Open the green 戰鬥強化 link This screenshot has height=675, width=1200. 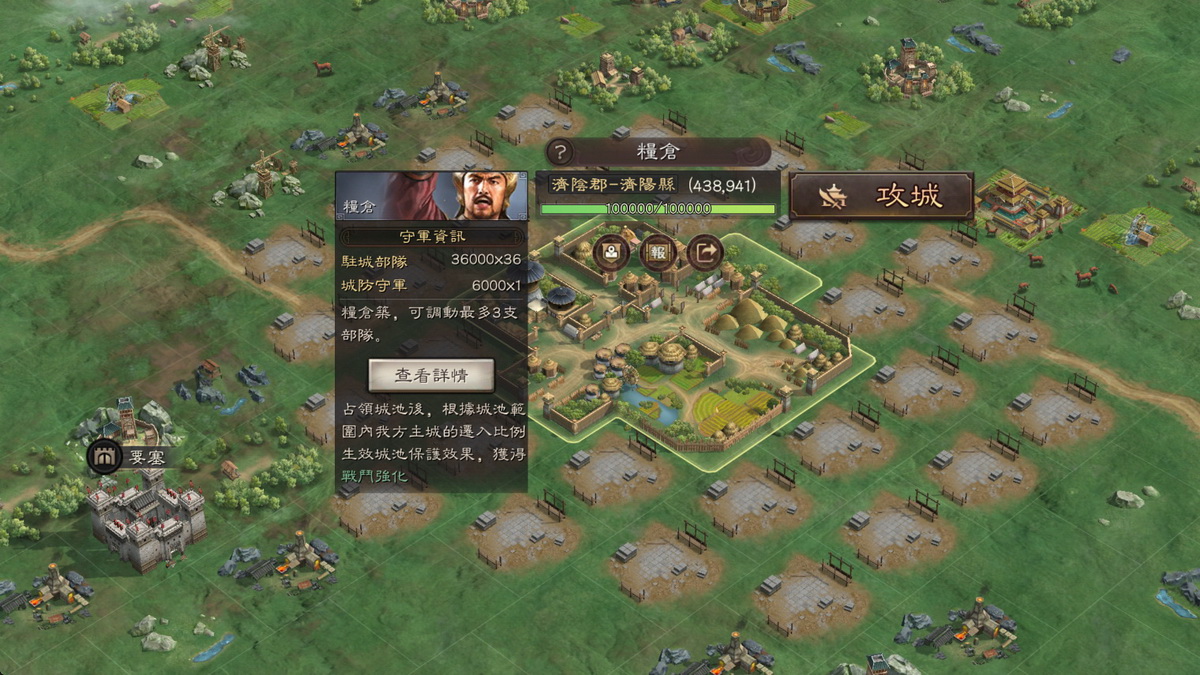(x=374, y=475)
